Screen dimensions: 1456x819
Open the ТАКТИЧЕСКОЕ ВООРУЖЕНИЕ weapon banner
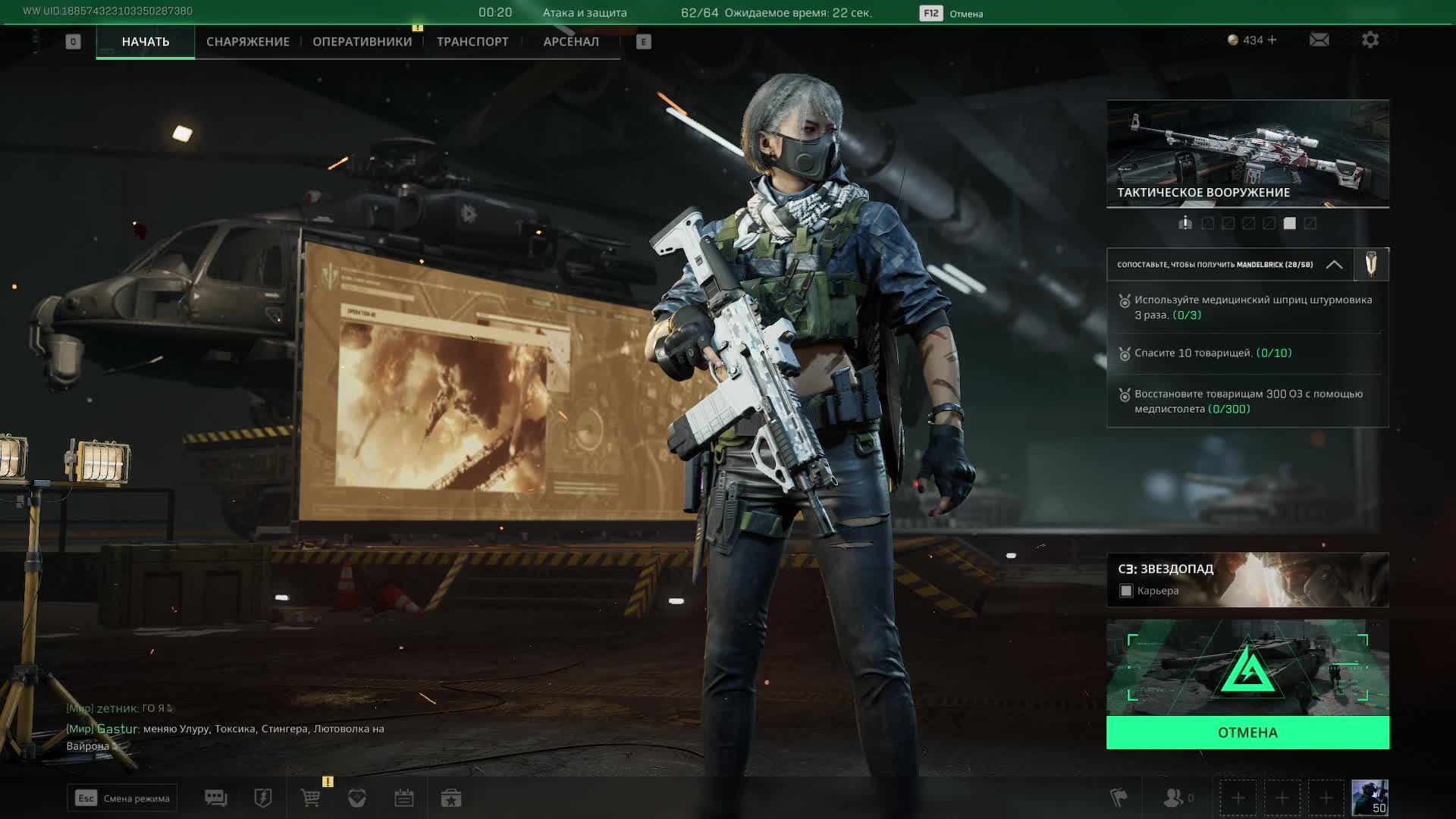coord(1247,153)
